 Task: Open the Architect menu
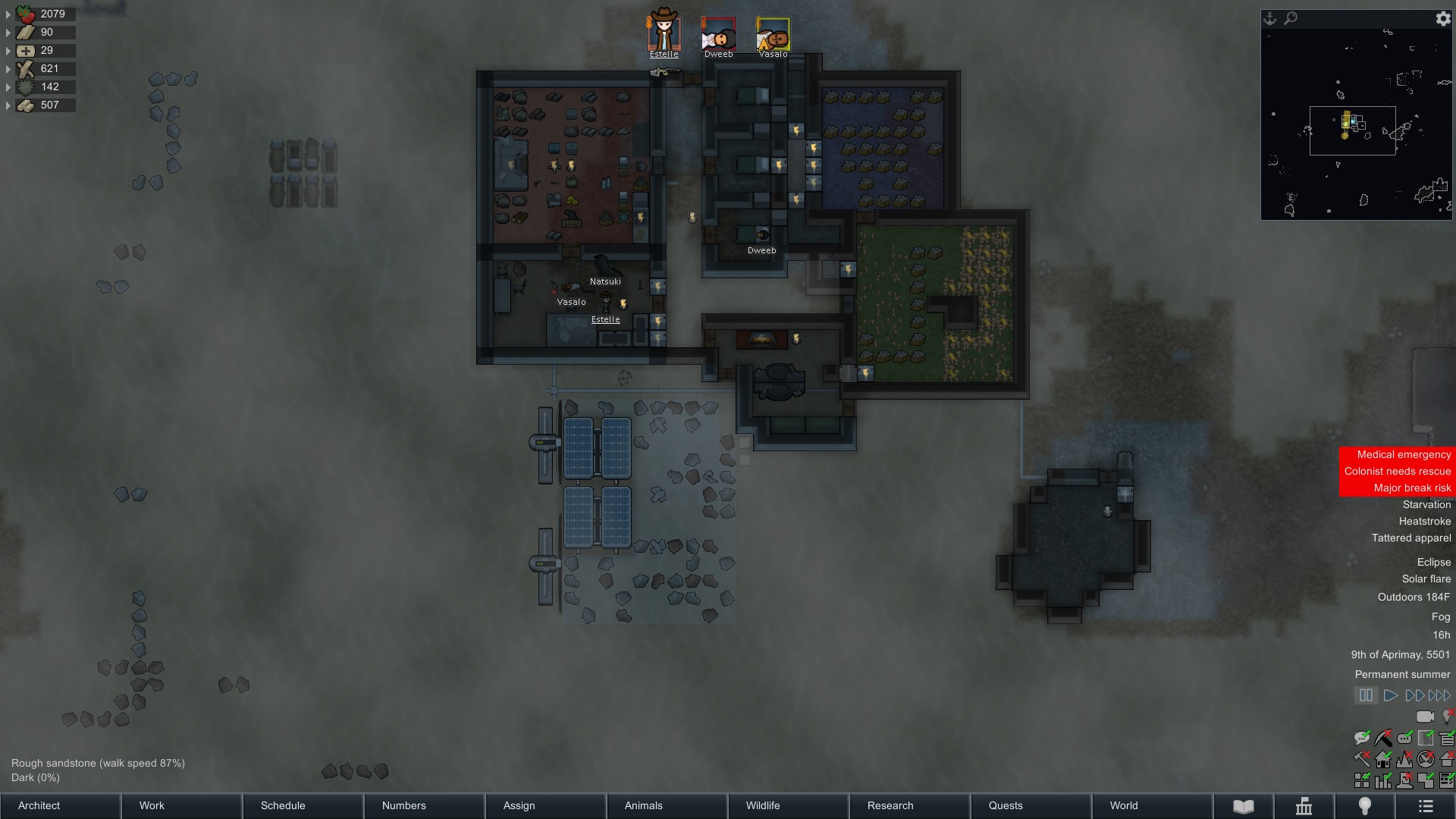coord(60,805)
